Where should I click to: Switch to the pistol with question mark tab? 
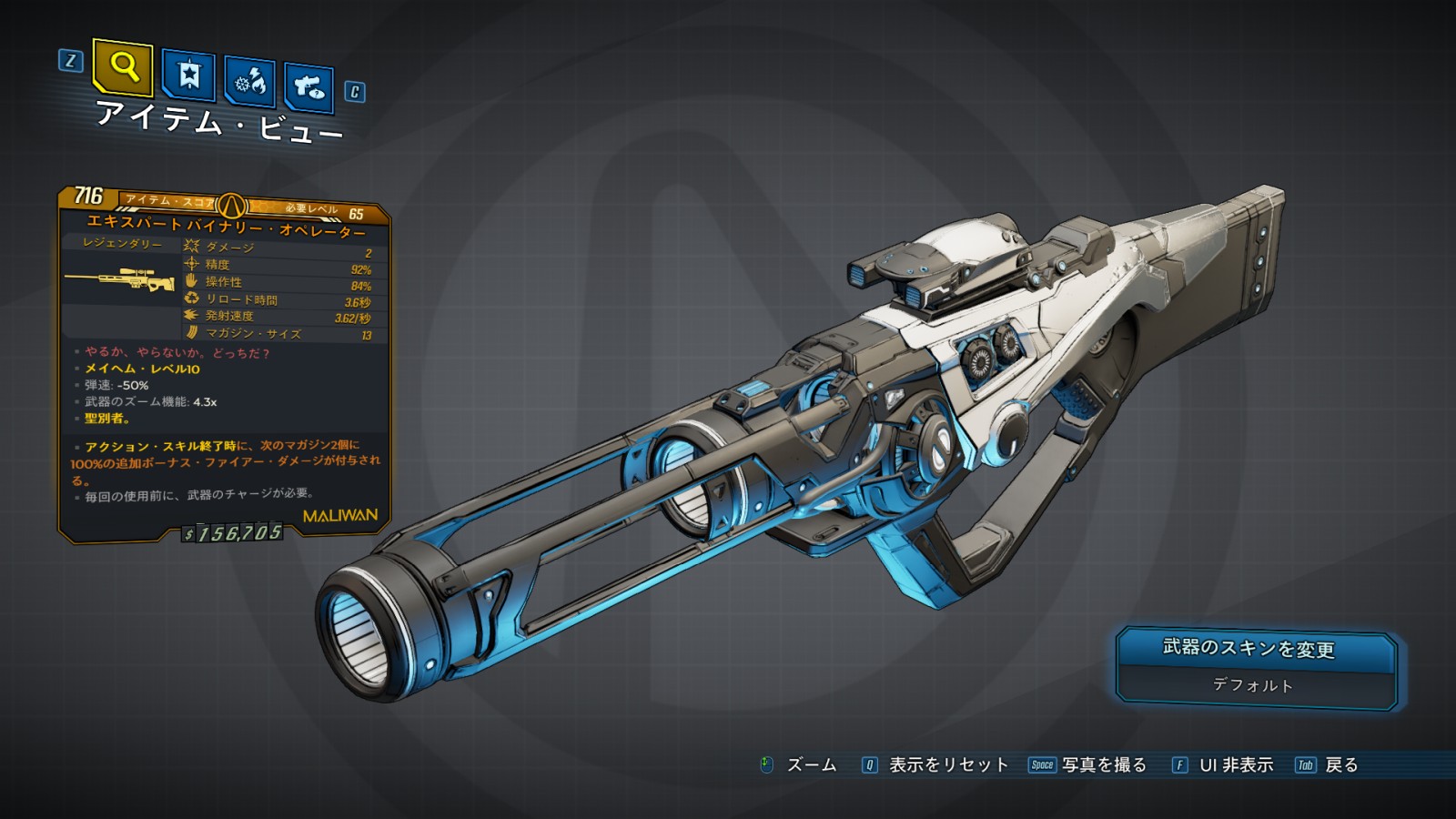[308, 87]
